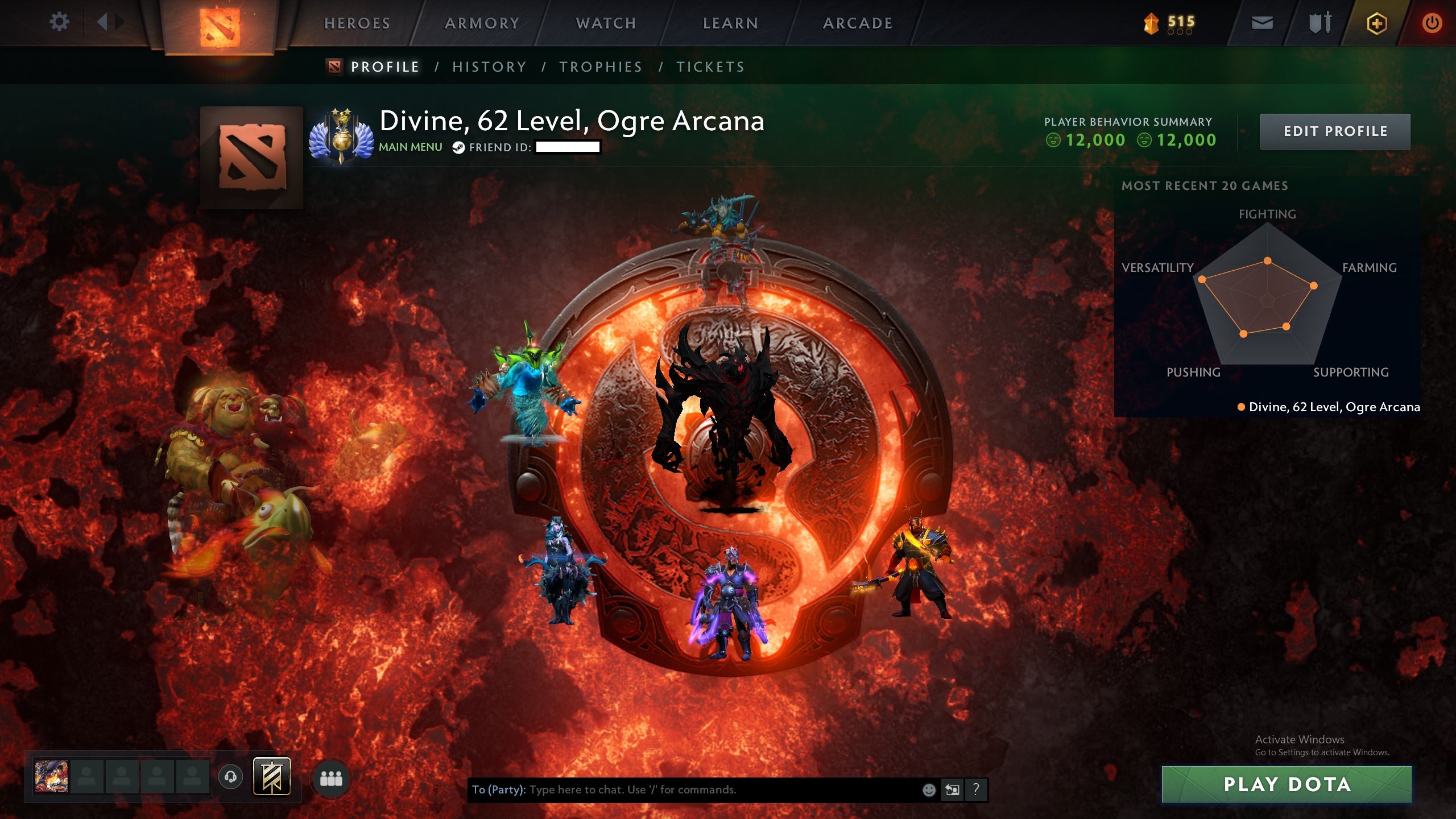The height and width of the screenshot is (819, 1456).
Task: Open the HEROES menu
Action: tap(357, 23)
